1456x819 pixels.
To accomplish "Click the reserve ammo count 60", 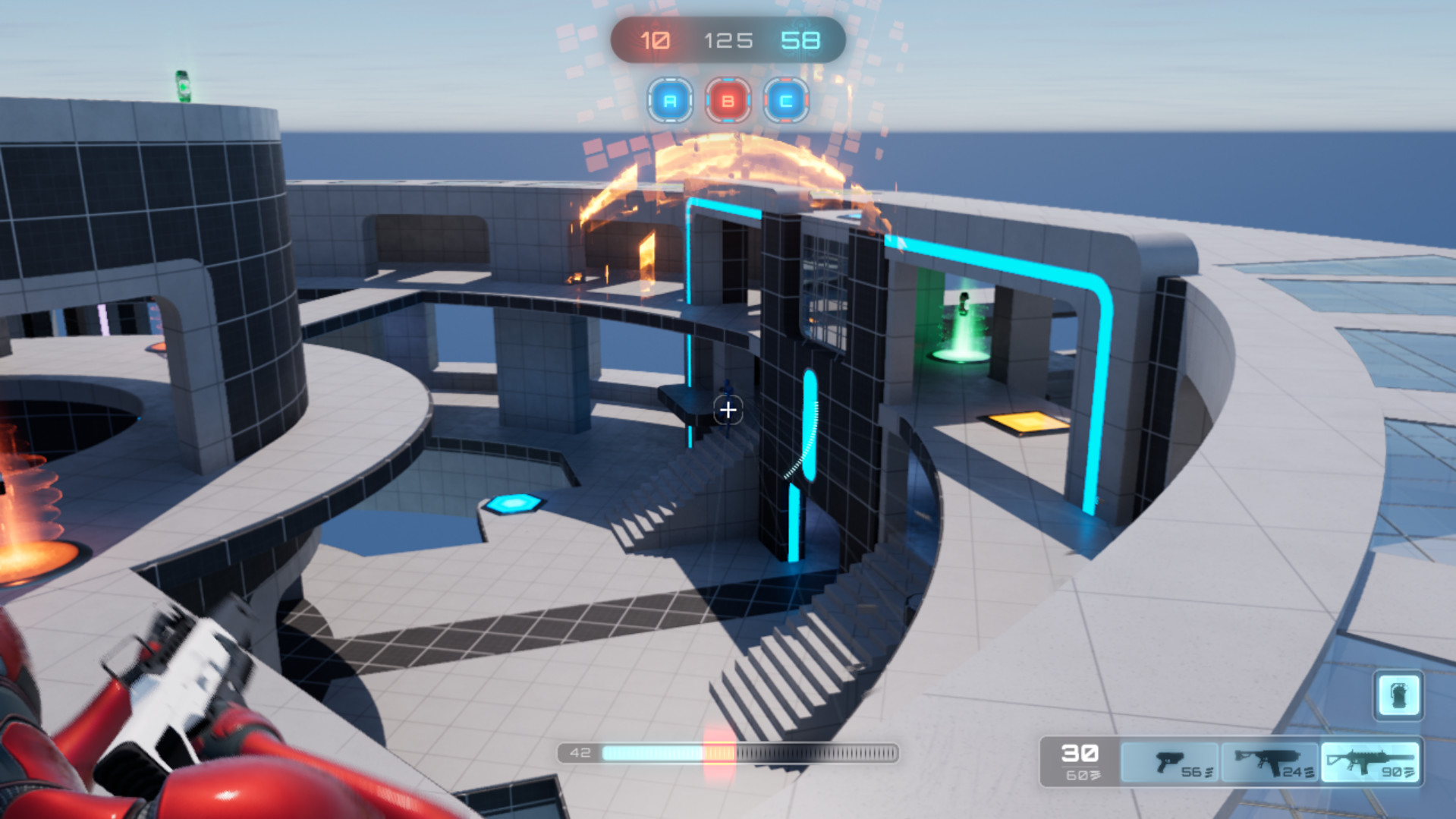I will coord(1077,776).
